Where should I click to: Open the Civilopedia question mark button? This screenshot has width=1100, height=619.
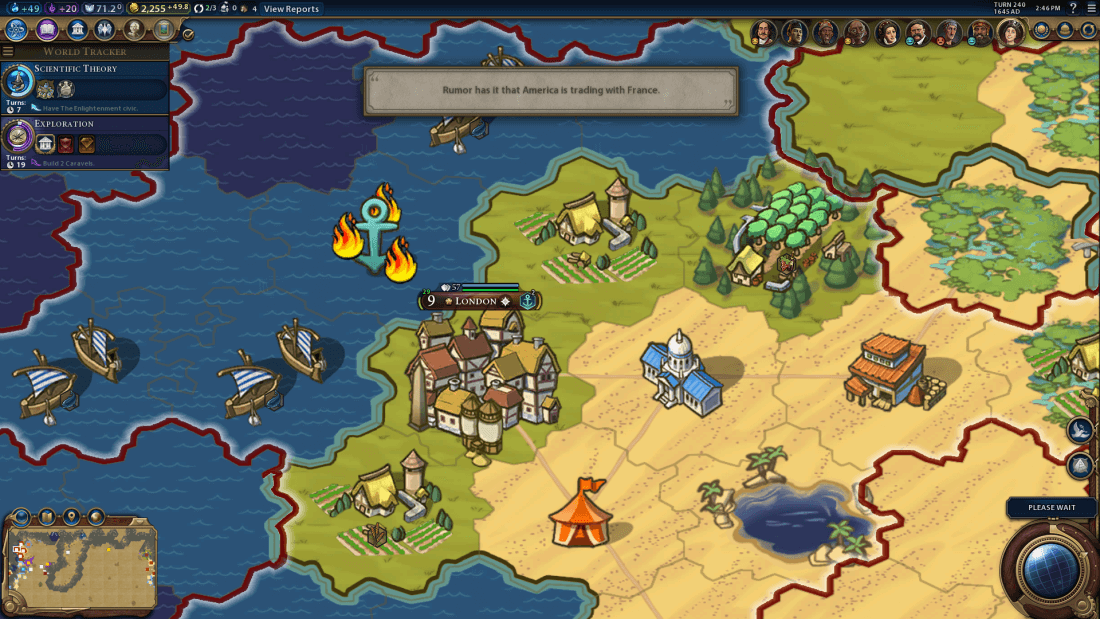coord(1073,9)
